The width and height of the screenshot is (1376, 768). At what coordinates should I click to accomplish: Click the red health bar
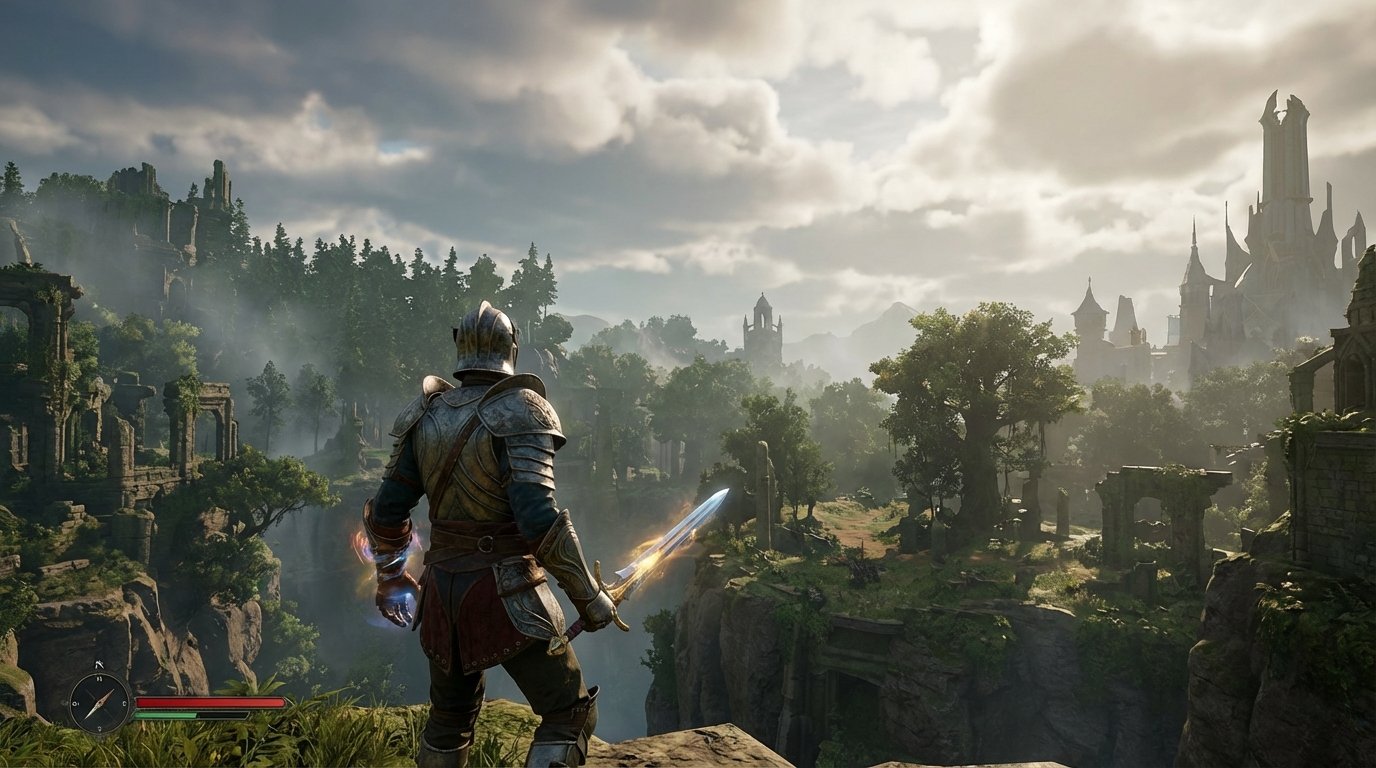(x=211, y=701)
